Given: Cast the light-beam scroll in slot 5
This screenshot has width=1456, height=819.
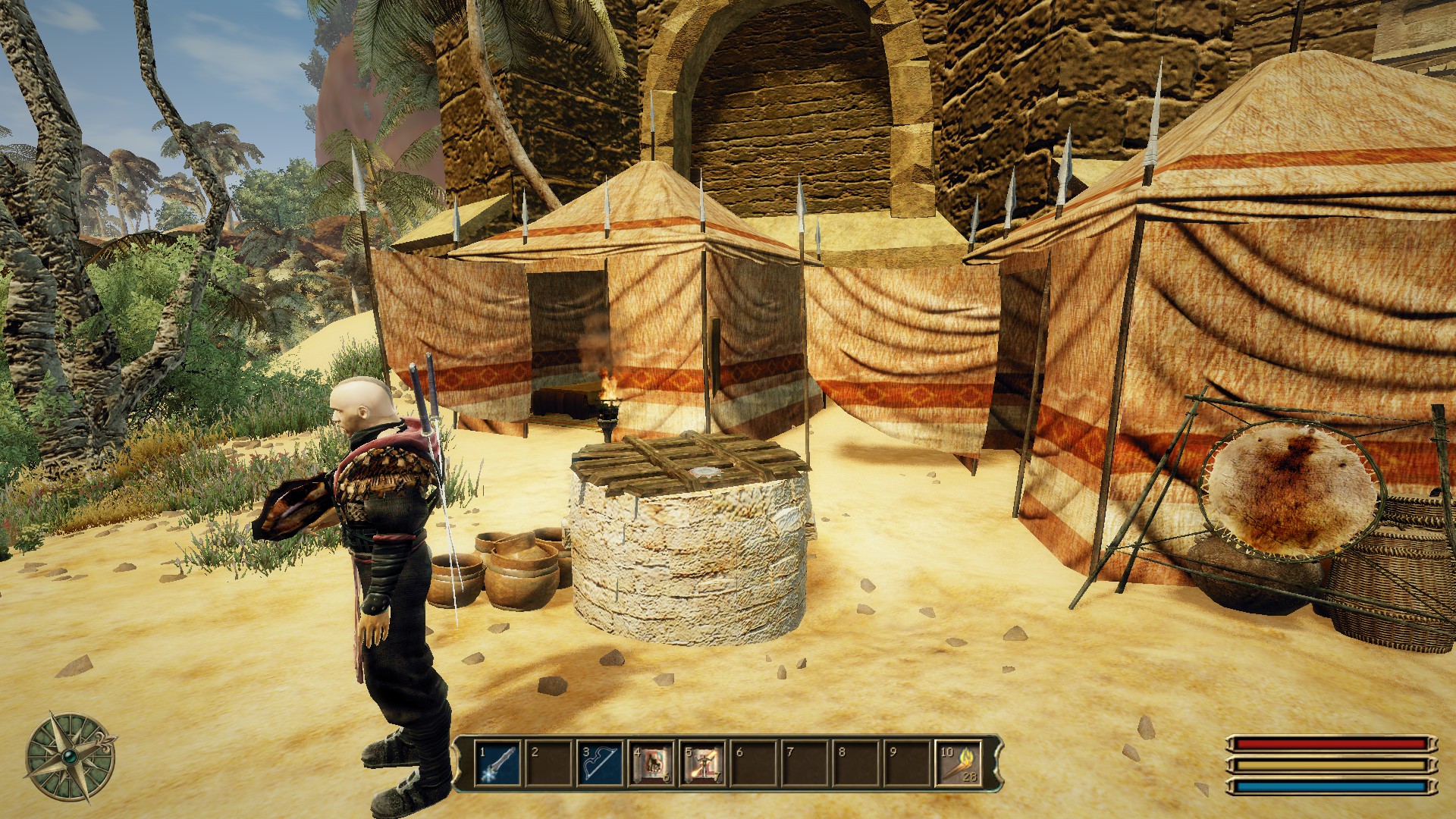Looking at the screenshot, I should [703, 764].
